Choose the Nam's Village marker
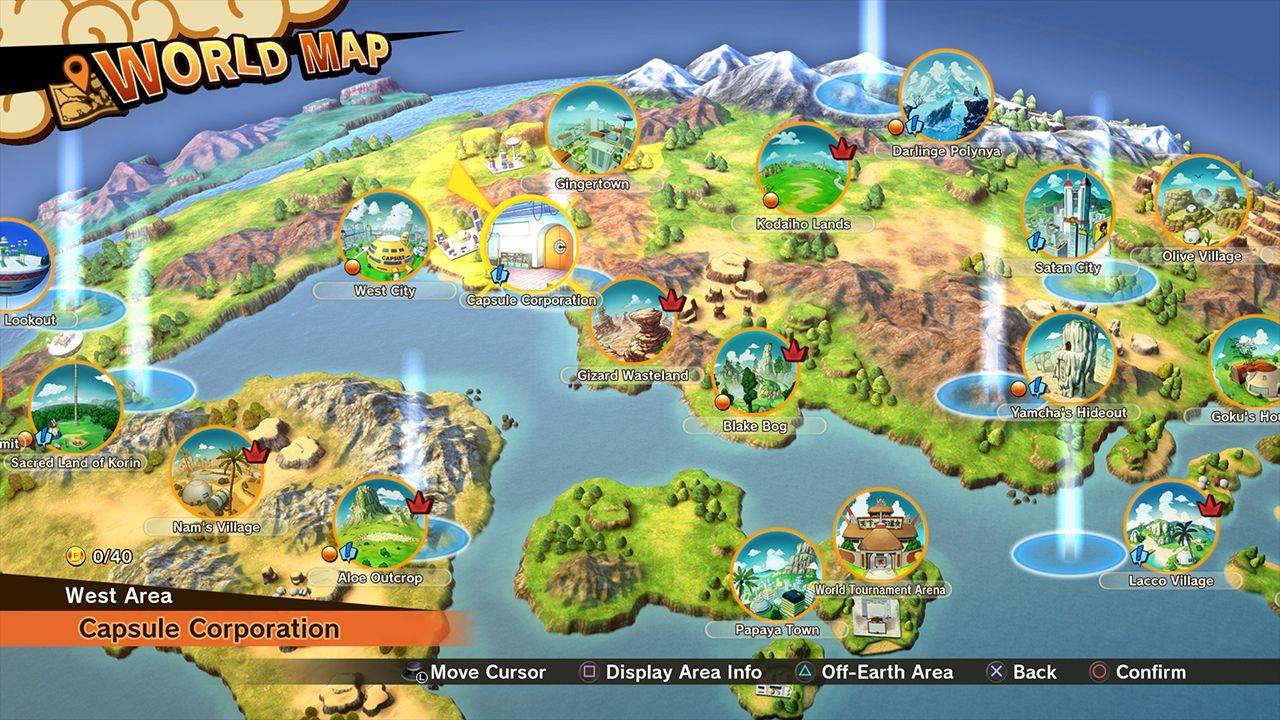This screenshot has height=720, width=1280. pyautogui.click(x=216, y=472)
